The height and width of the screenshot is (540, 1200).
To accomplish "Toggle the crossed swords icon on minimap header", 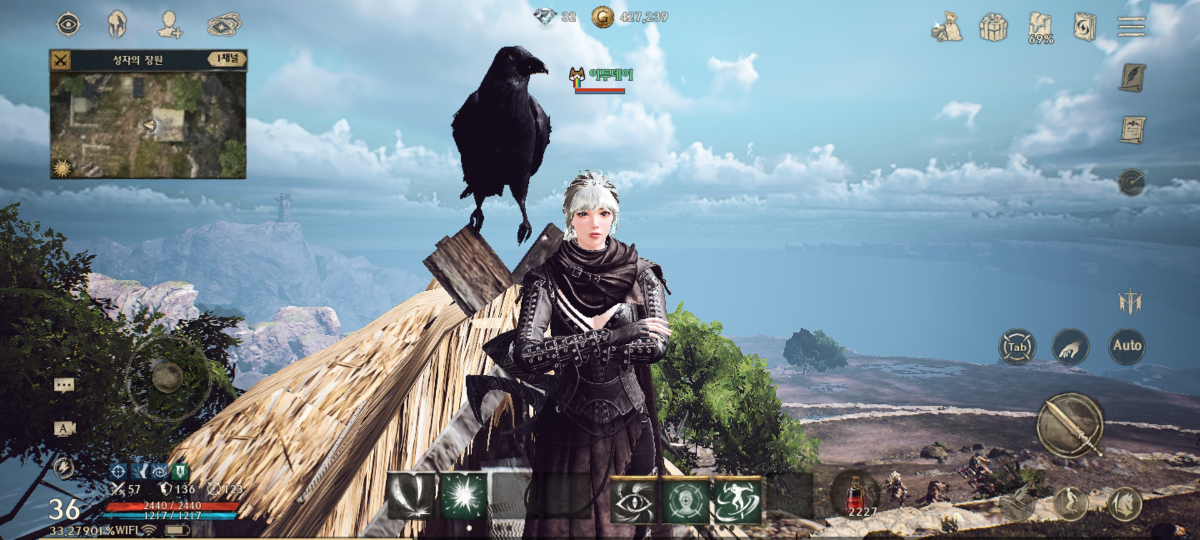I will (x=61, y=60).
